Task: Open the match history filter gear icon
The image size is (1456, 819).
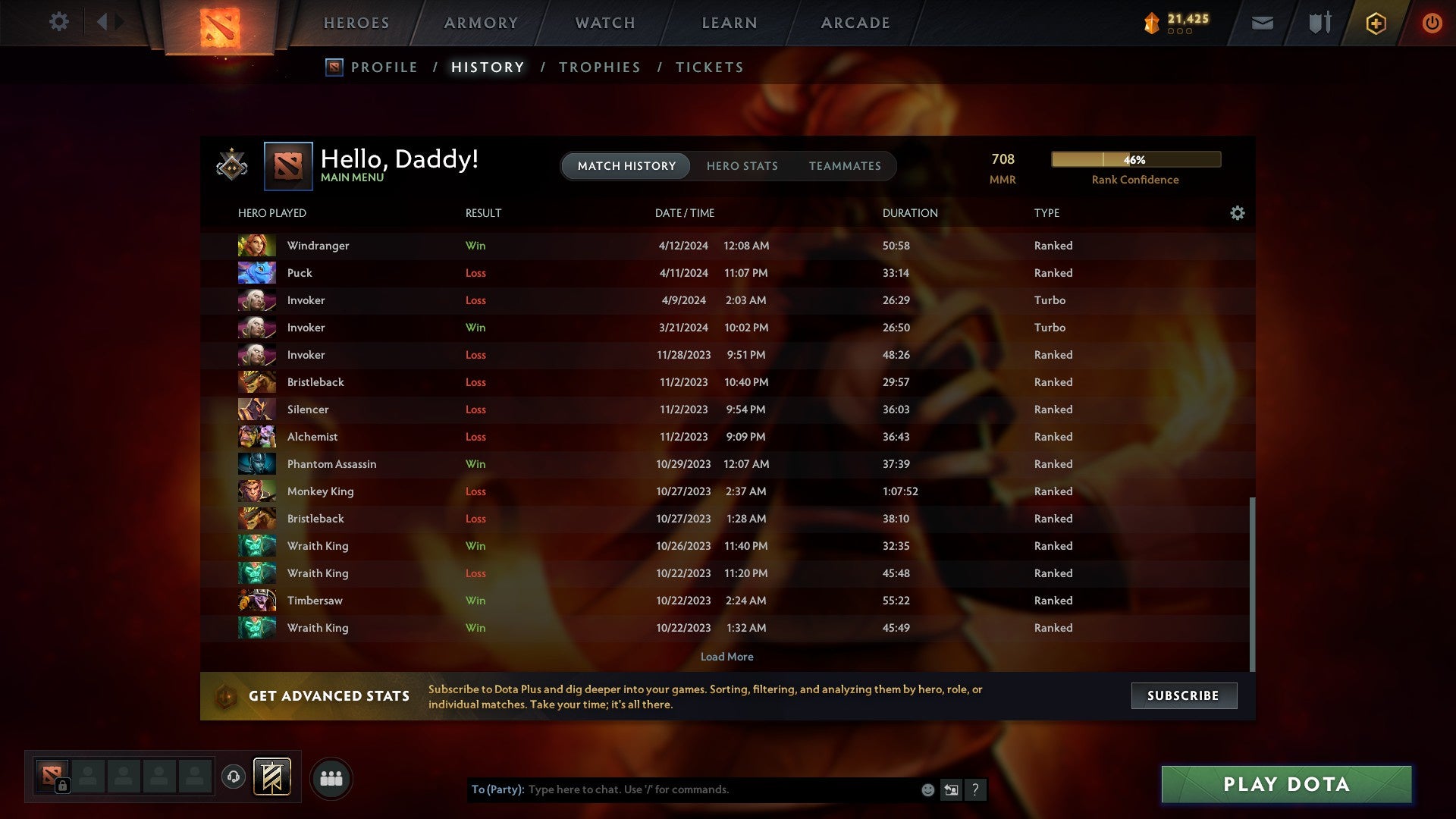Action: (x=1238, y=213)
